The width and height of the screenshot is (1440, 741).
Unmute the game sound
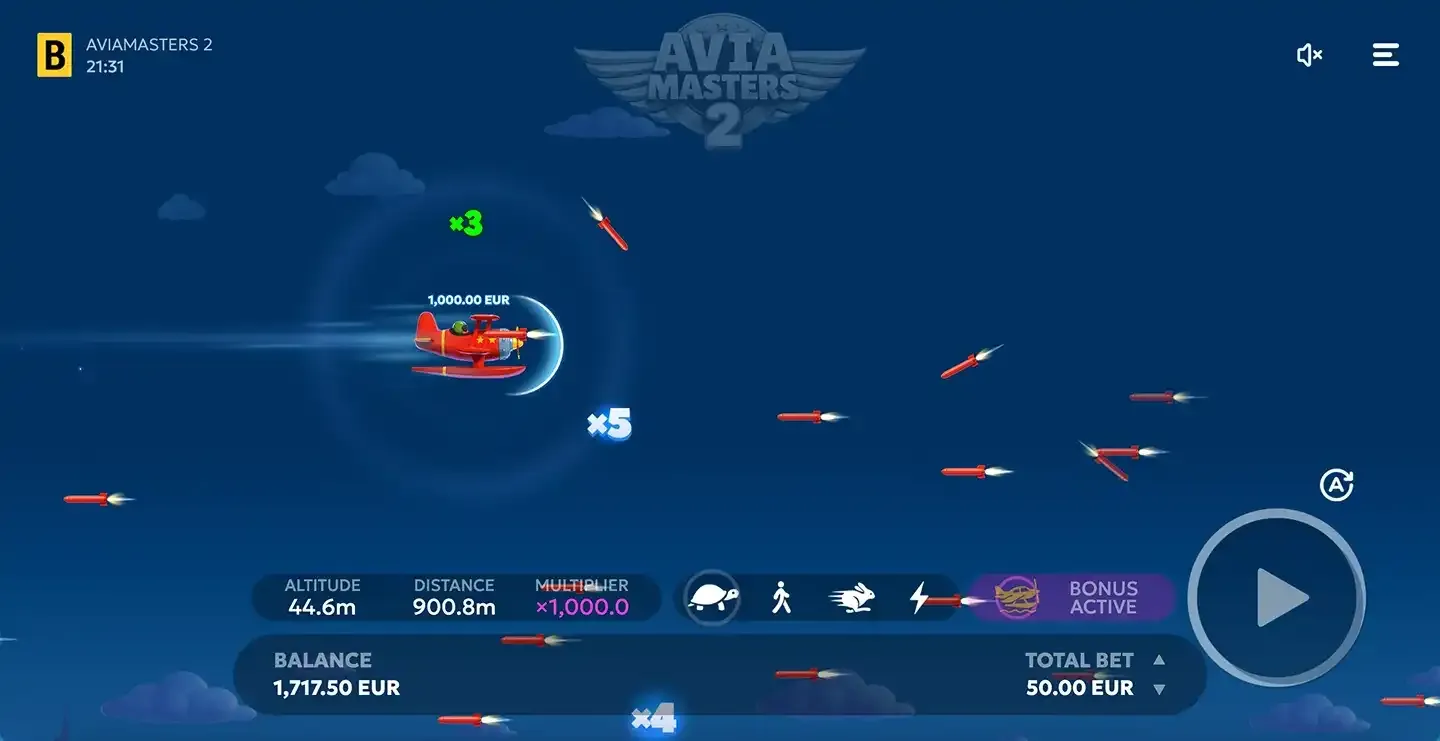click(x=1310, y=55)
